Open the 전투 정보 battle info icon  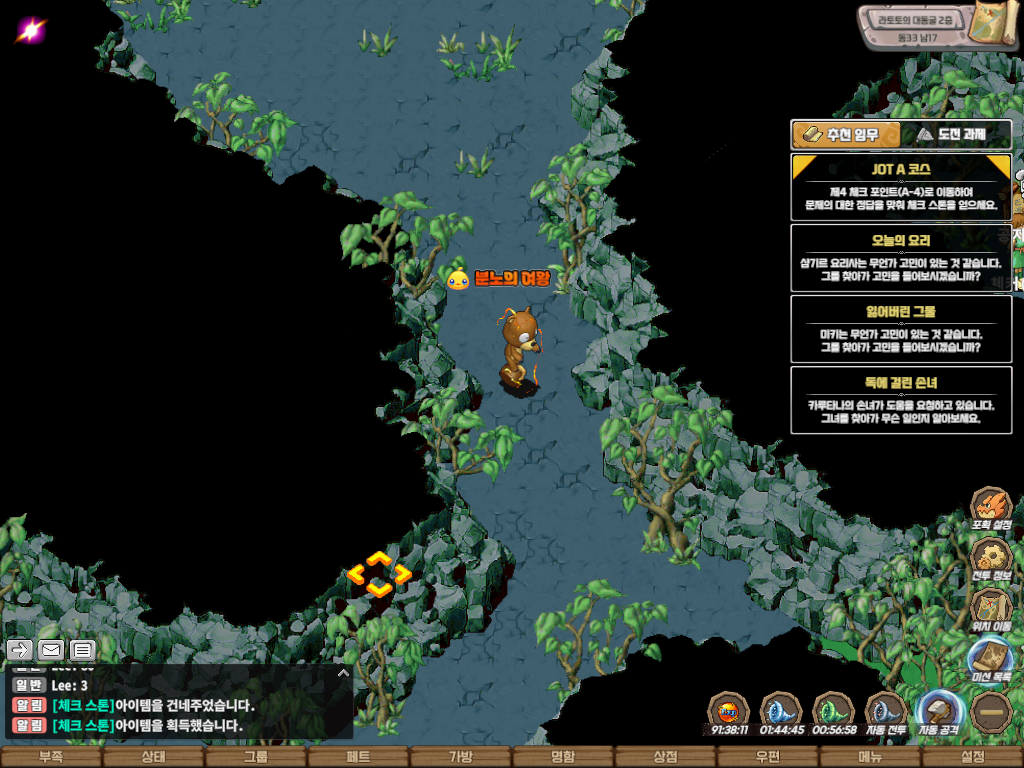991,558
